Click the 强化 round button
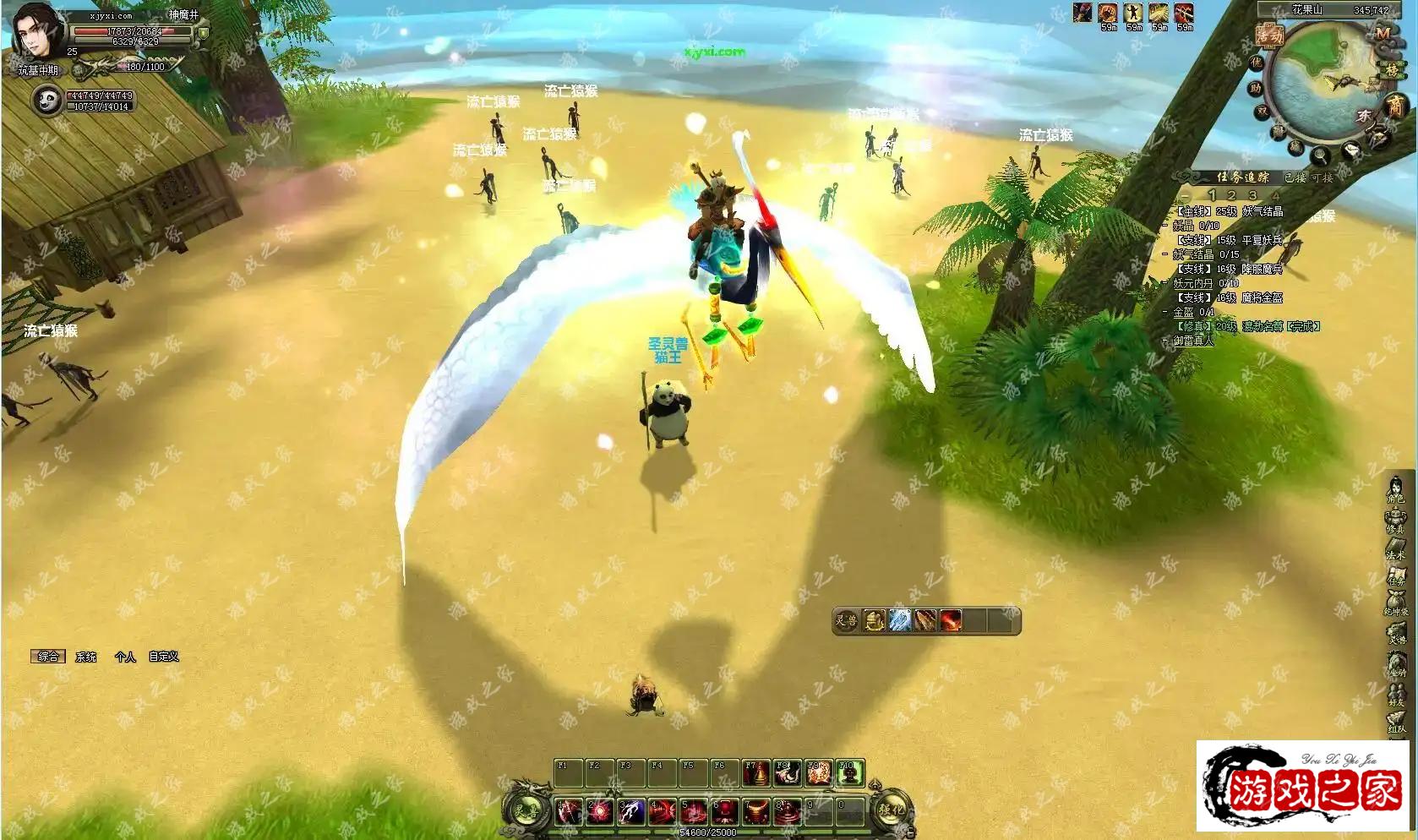This screenshot has height=840, width=1418. (892, 810)
